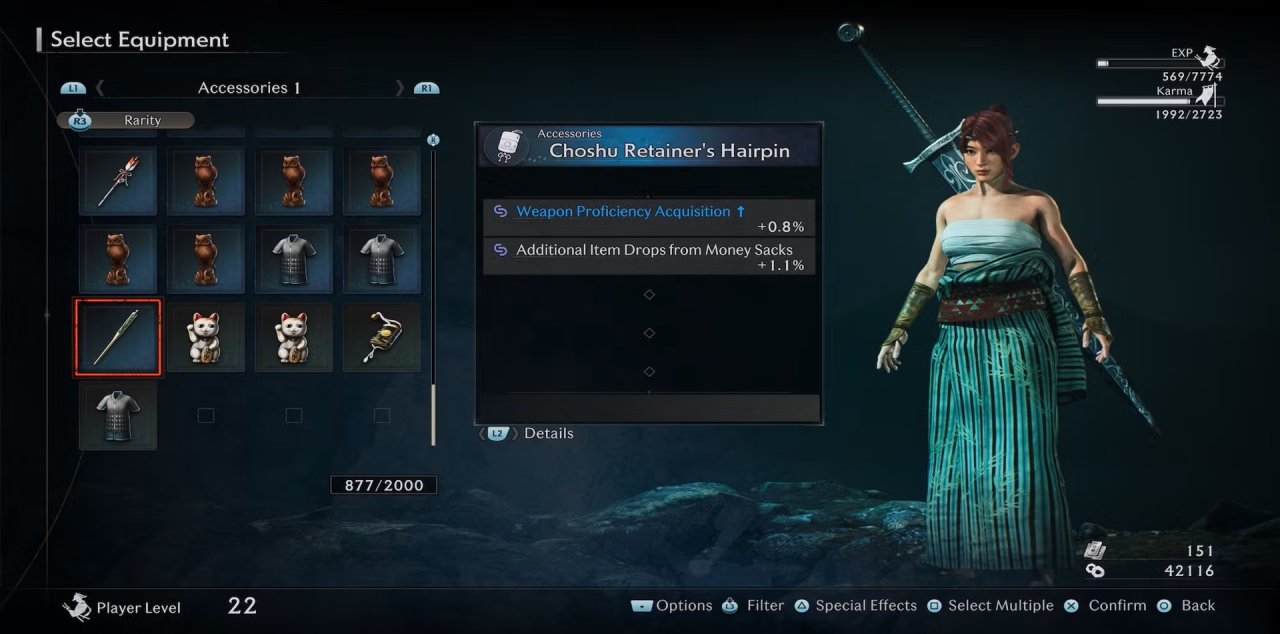Choose the pouch charm accessory slot
The width and height of the screenshot is (1280, 634).
pos(381,336)
